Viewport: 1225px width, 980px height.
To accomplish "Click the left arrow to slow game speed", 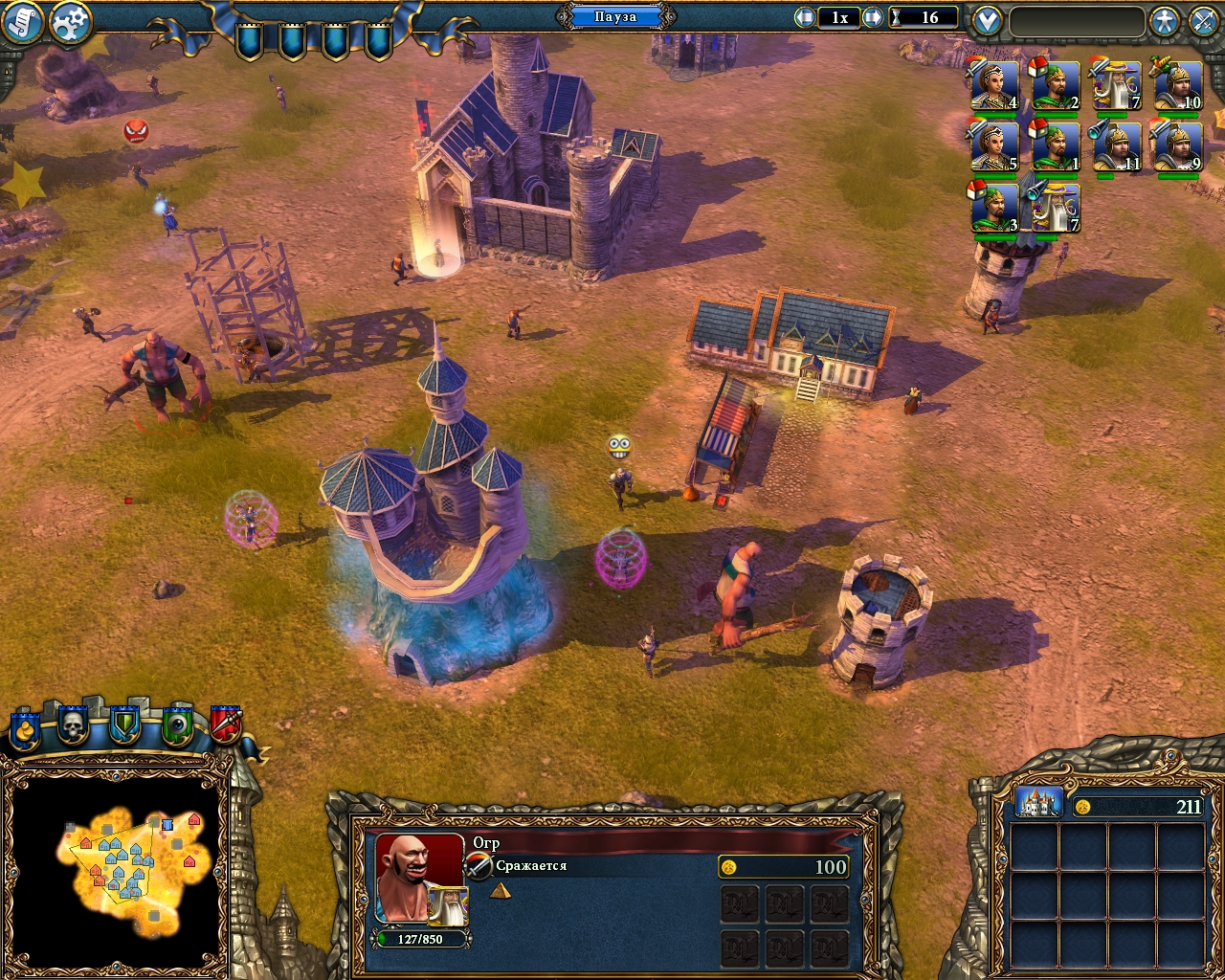I will click(x=807, y=16).
